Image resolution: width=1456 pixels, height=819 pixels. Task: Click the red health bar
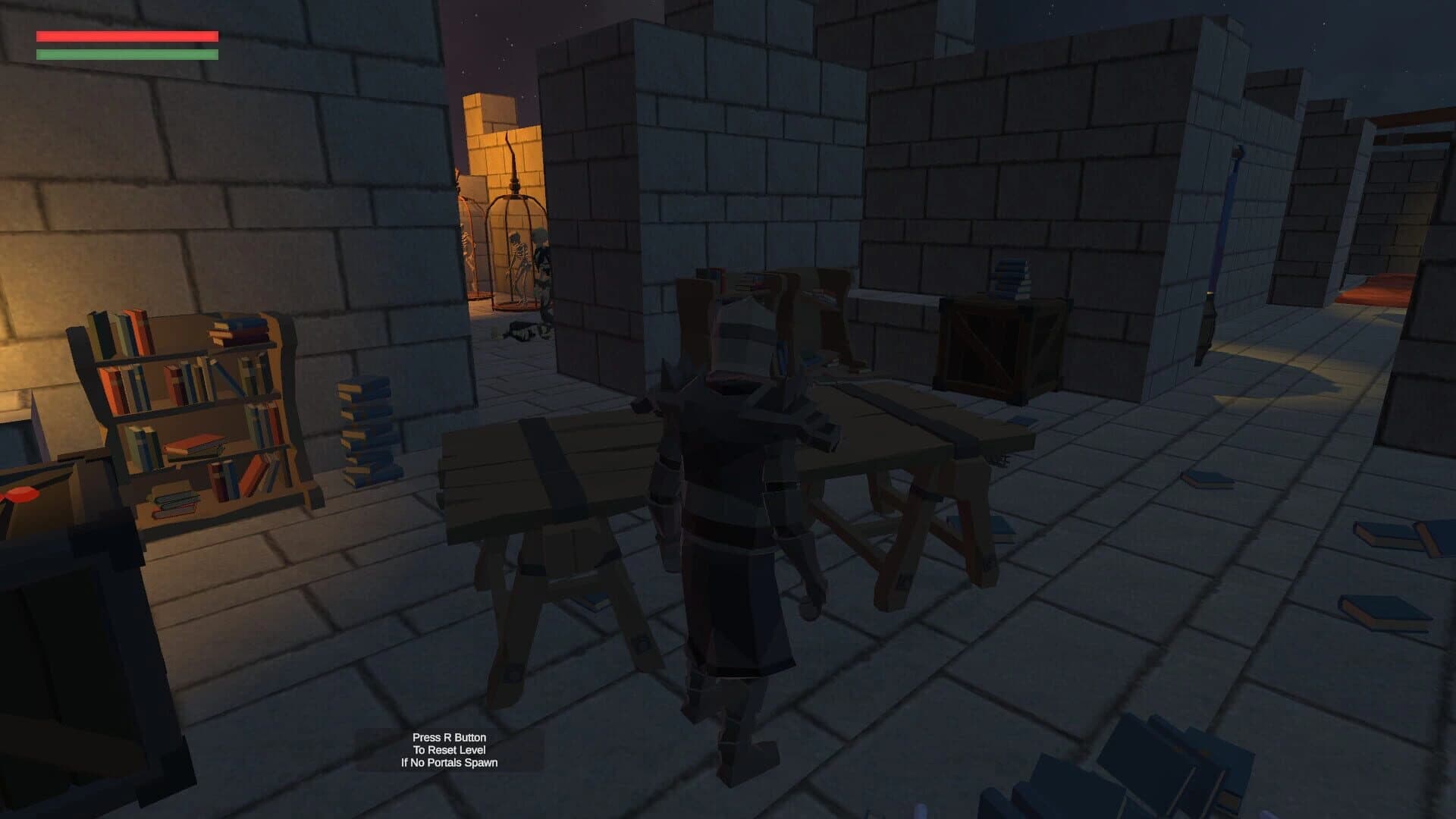125,36
